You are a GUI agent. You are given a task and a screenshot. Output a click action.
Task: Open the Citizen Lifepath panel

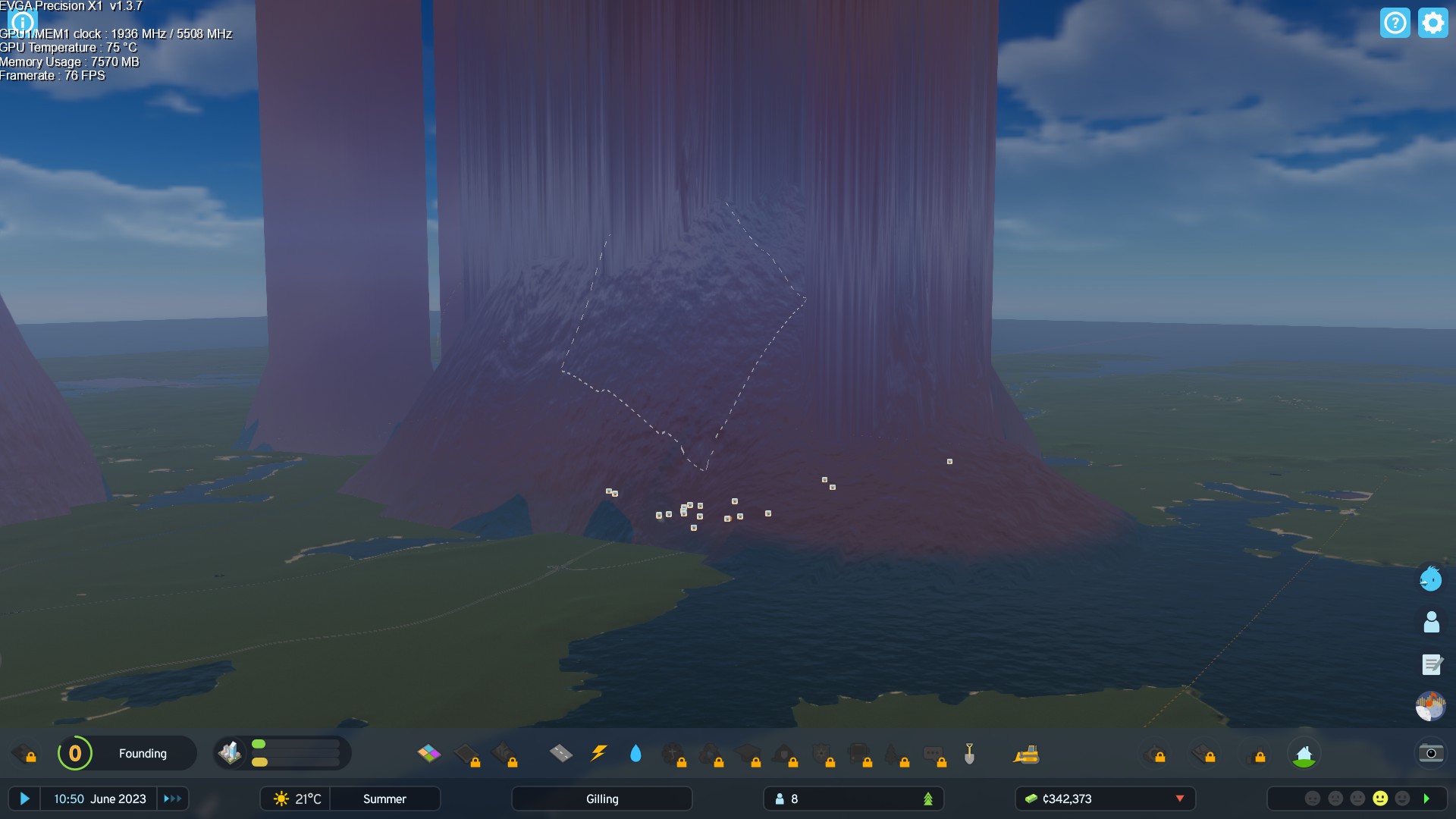coord(1431,622)
